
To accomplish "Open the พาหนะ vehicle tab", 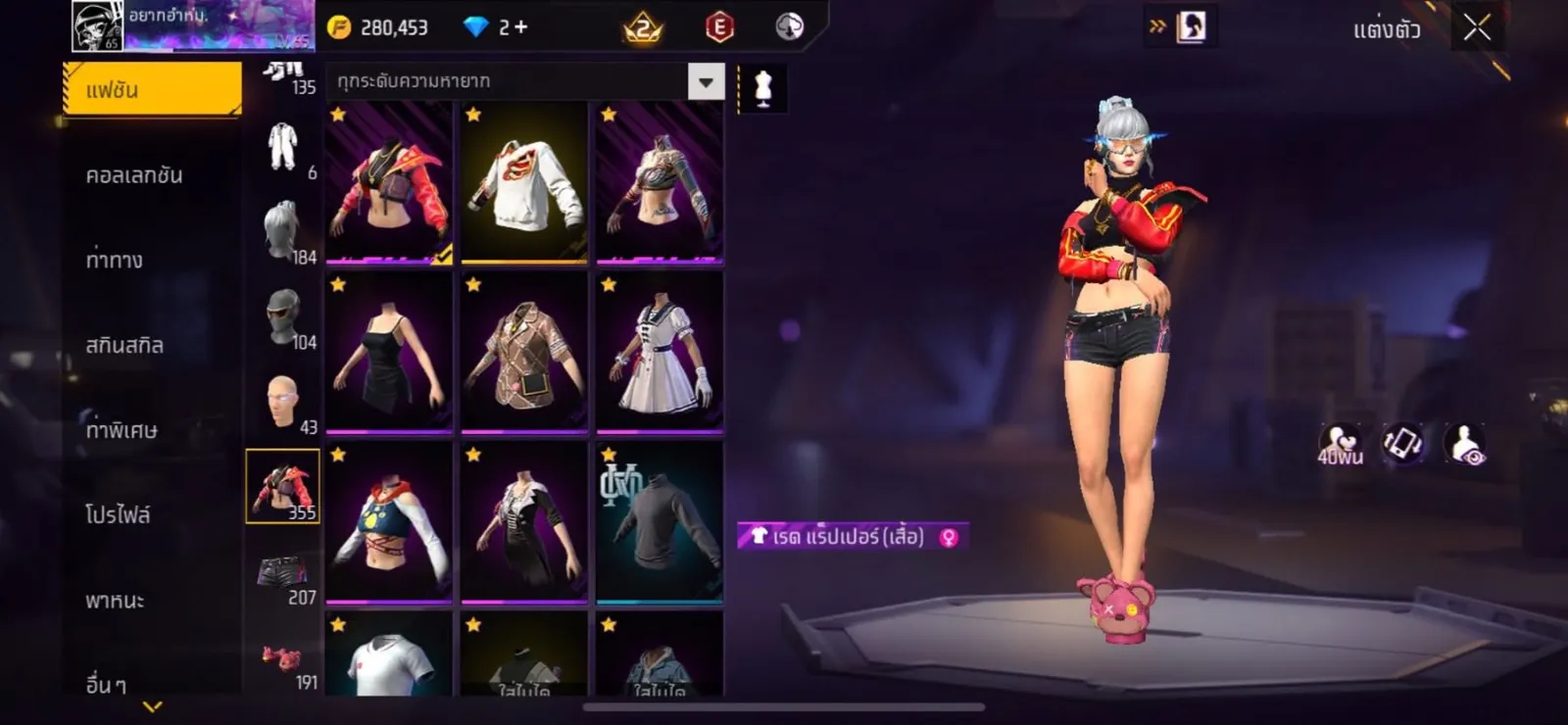I will pos(115,600).
